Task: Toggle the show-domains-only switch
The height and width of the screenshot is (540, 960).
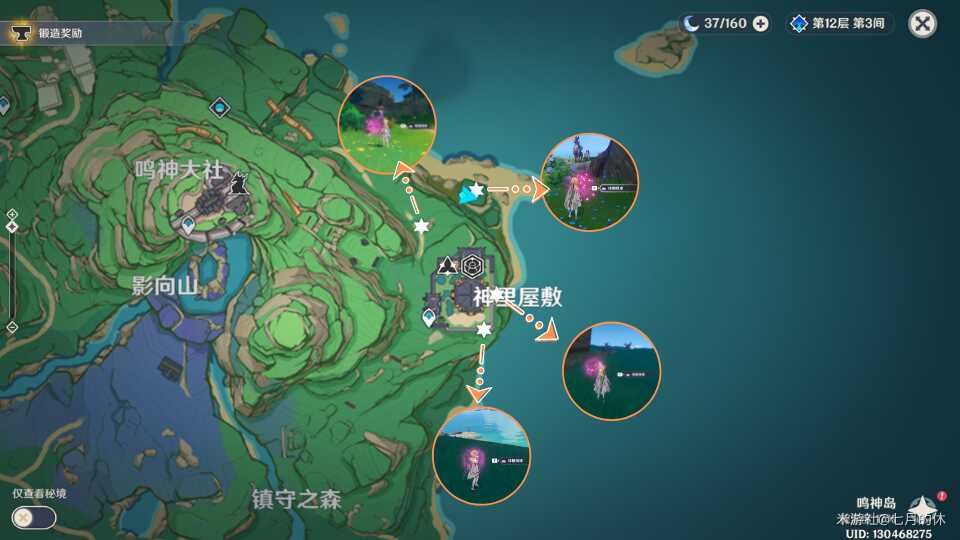Action: click(33, 517)
